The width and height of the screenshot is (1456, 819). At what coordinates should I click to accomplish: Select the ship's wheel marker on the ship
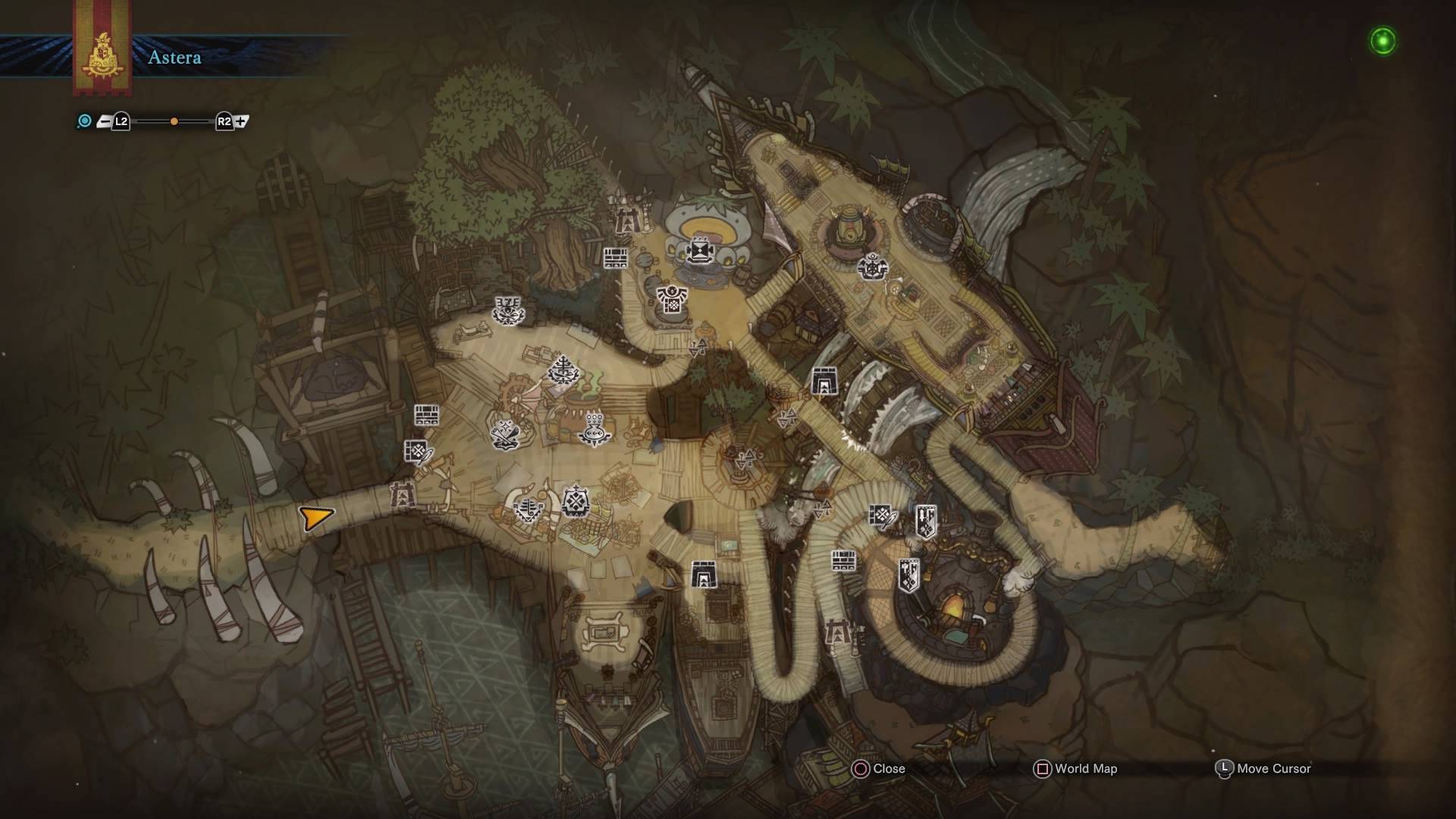pyautogui.click(x=872, y=267)
